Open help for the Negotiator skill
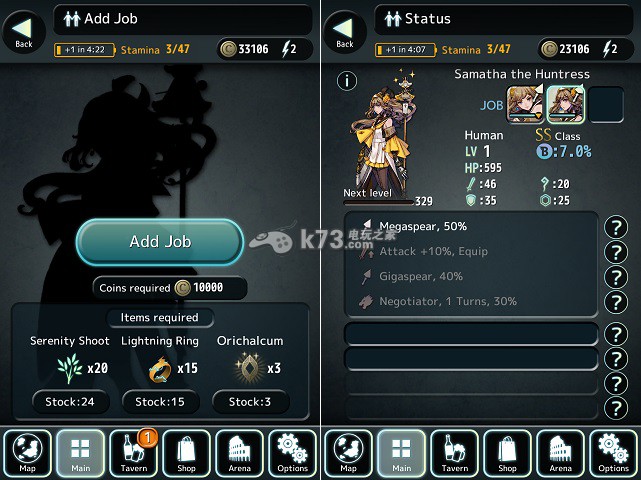 [617, 302]
